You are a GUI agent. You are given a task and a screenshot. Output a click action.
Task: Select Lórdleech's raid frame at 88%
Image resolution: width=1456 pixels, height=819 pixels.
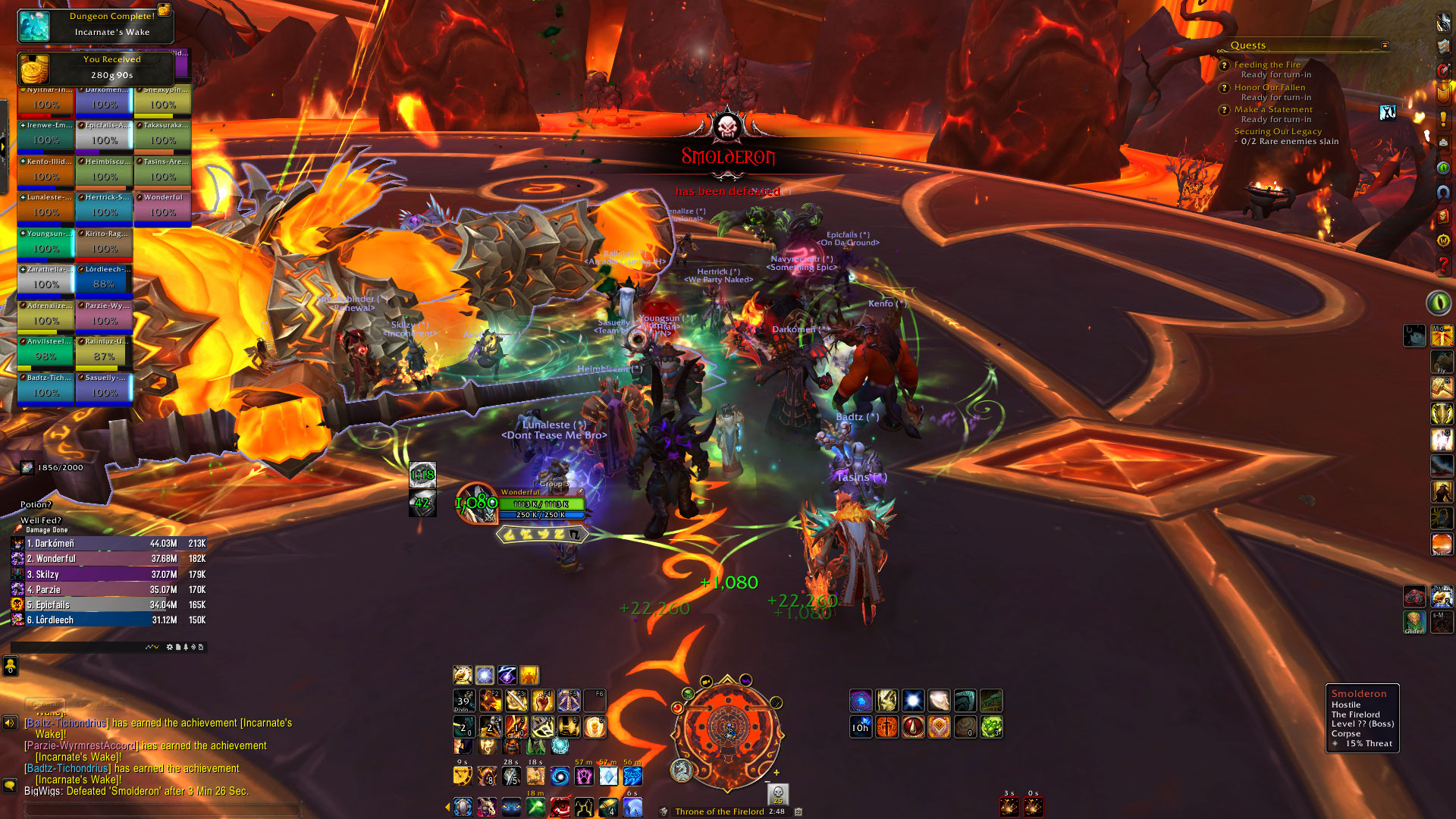click(104, 280)
